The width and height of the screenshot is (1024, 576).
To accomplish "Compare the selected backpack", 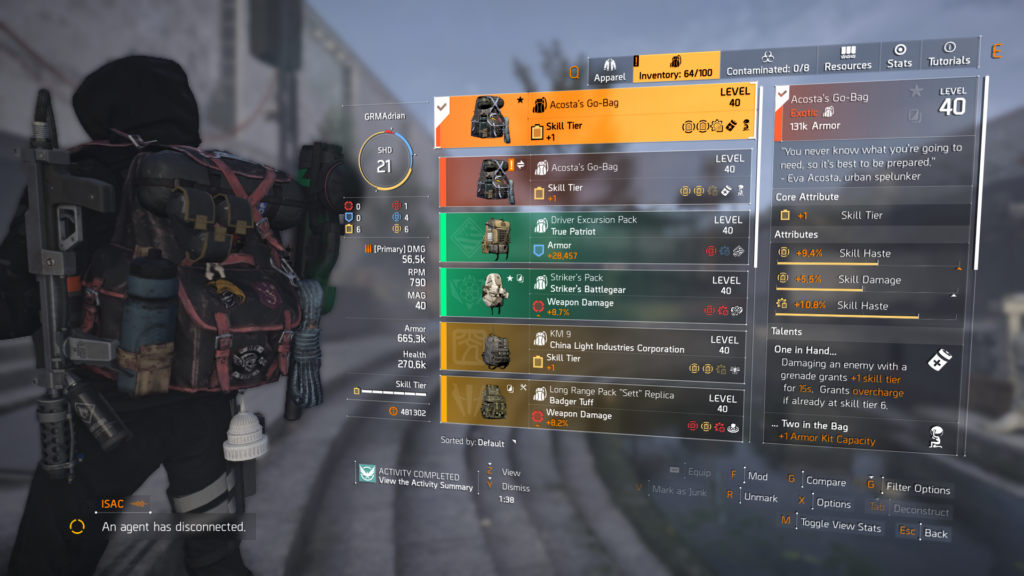I will tap(825, 481).
